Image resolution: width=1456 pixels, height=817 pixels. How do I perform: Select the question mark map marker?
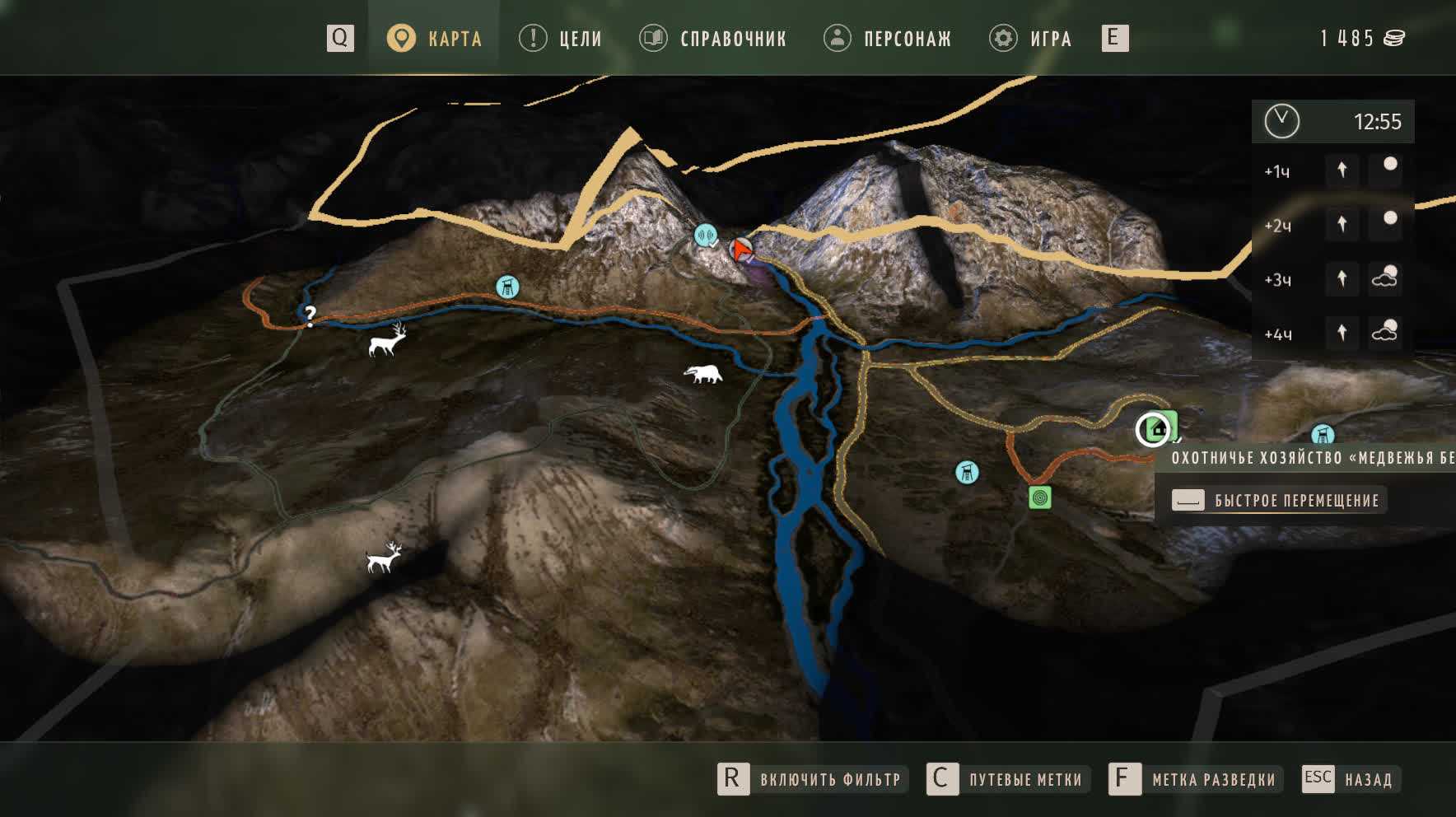[310, 315]
